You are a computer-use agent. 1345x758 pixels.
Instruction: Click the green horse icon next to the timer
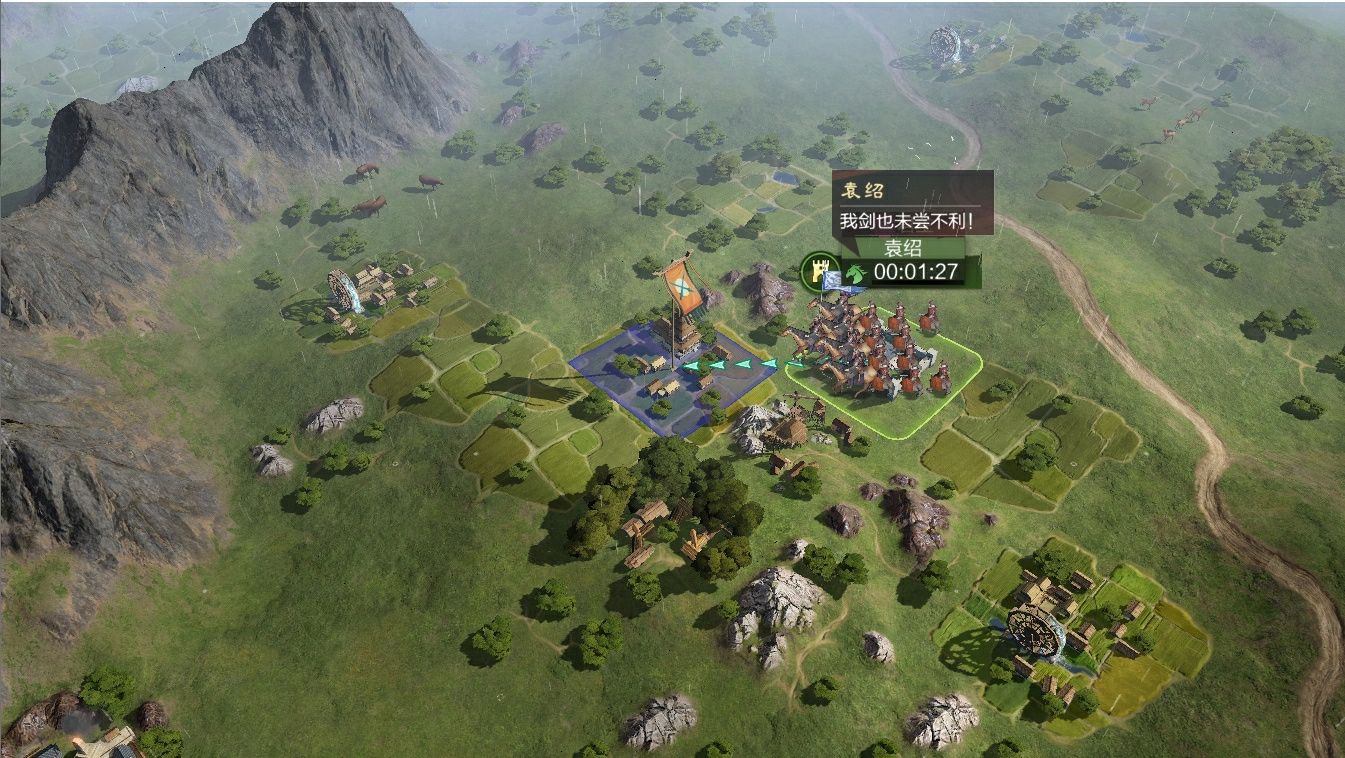(855, 272)
